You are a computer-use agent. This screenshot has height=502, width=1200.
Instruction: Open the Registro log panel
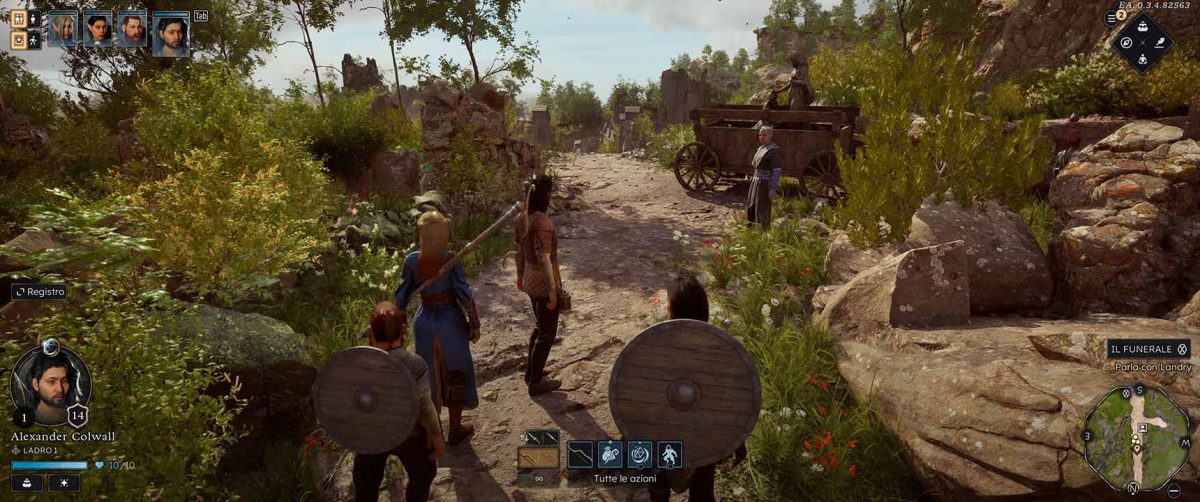pyautogui.click(x=40, y=292)
